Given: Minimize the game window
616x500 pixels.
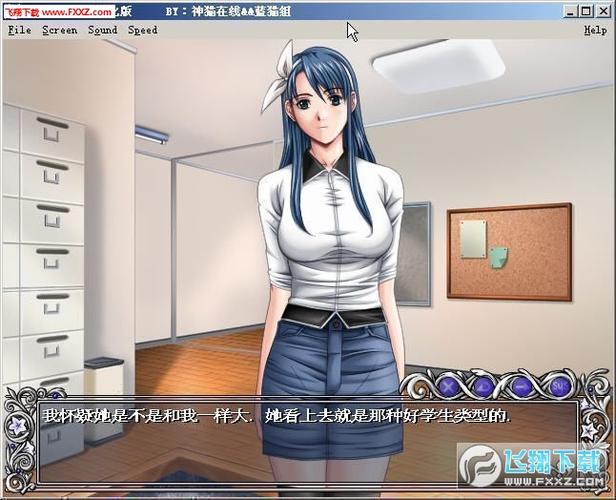Looking at the screenshot, I should click(x=569, y=13).
